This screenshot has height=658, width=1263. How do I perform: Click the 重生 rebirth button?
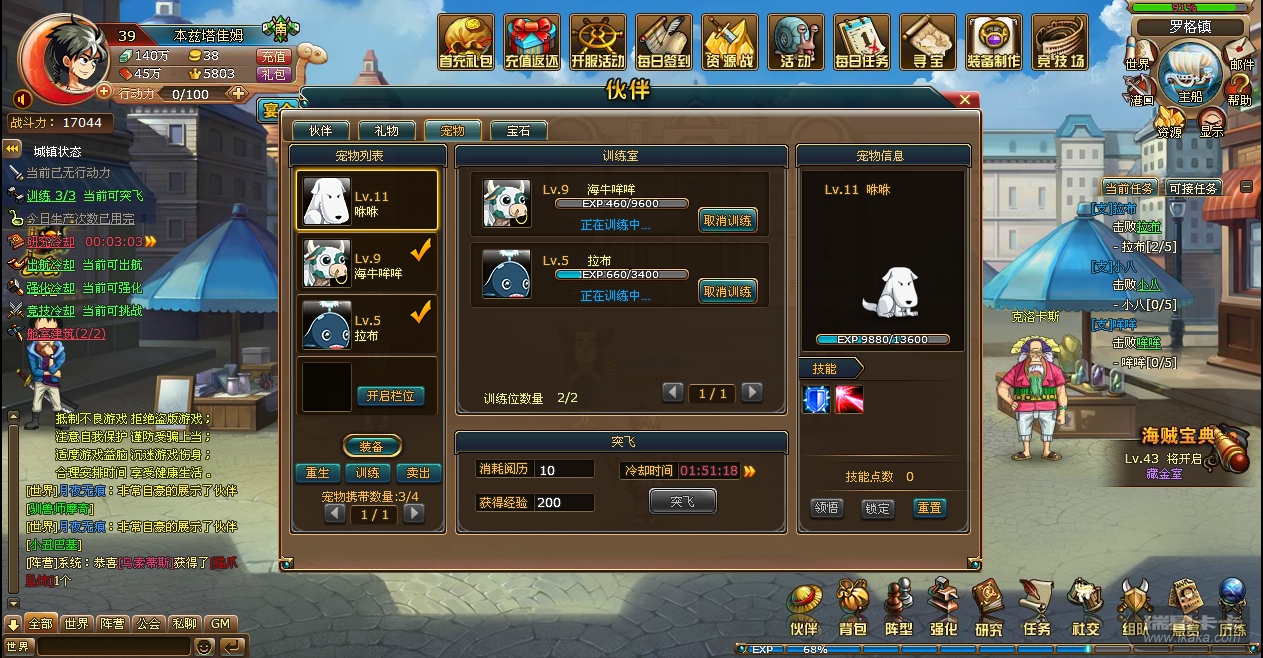pos(317,473)
